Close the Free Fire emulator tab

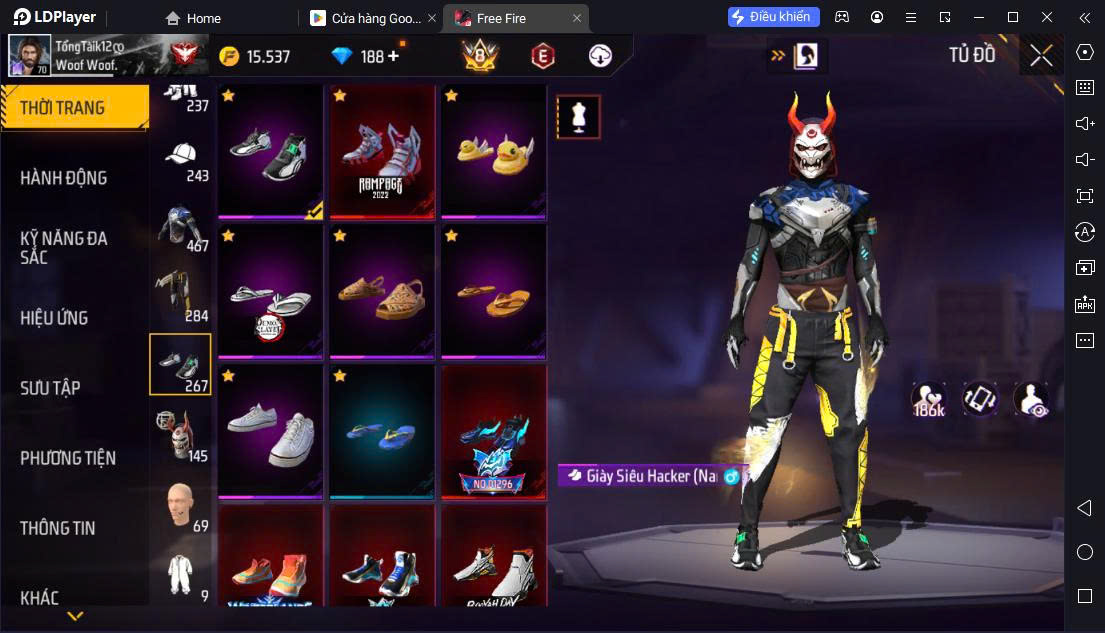pos(577,18)
